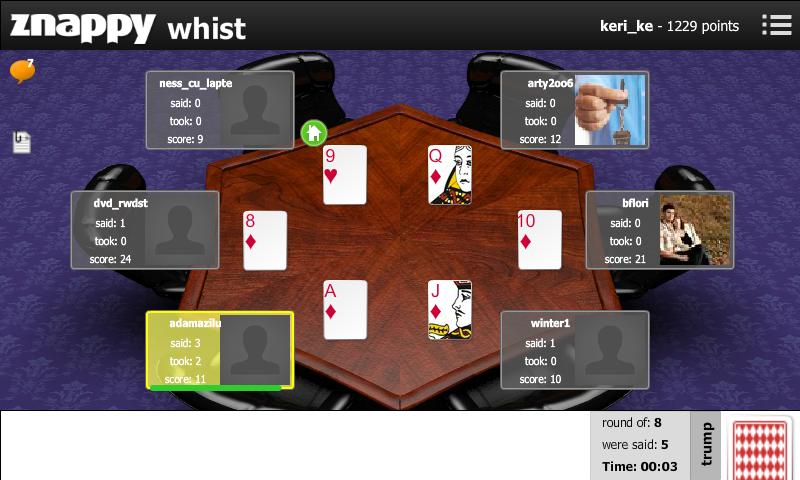The height and width of the screenshot is (480, 800).
Task: Click the 8 of diamonds card
Action: (265, 240)
